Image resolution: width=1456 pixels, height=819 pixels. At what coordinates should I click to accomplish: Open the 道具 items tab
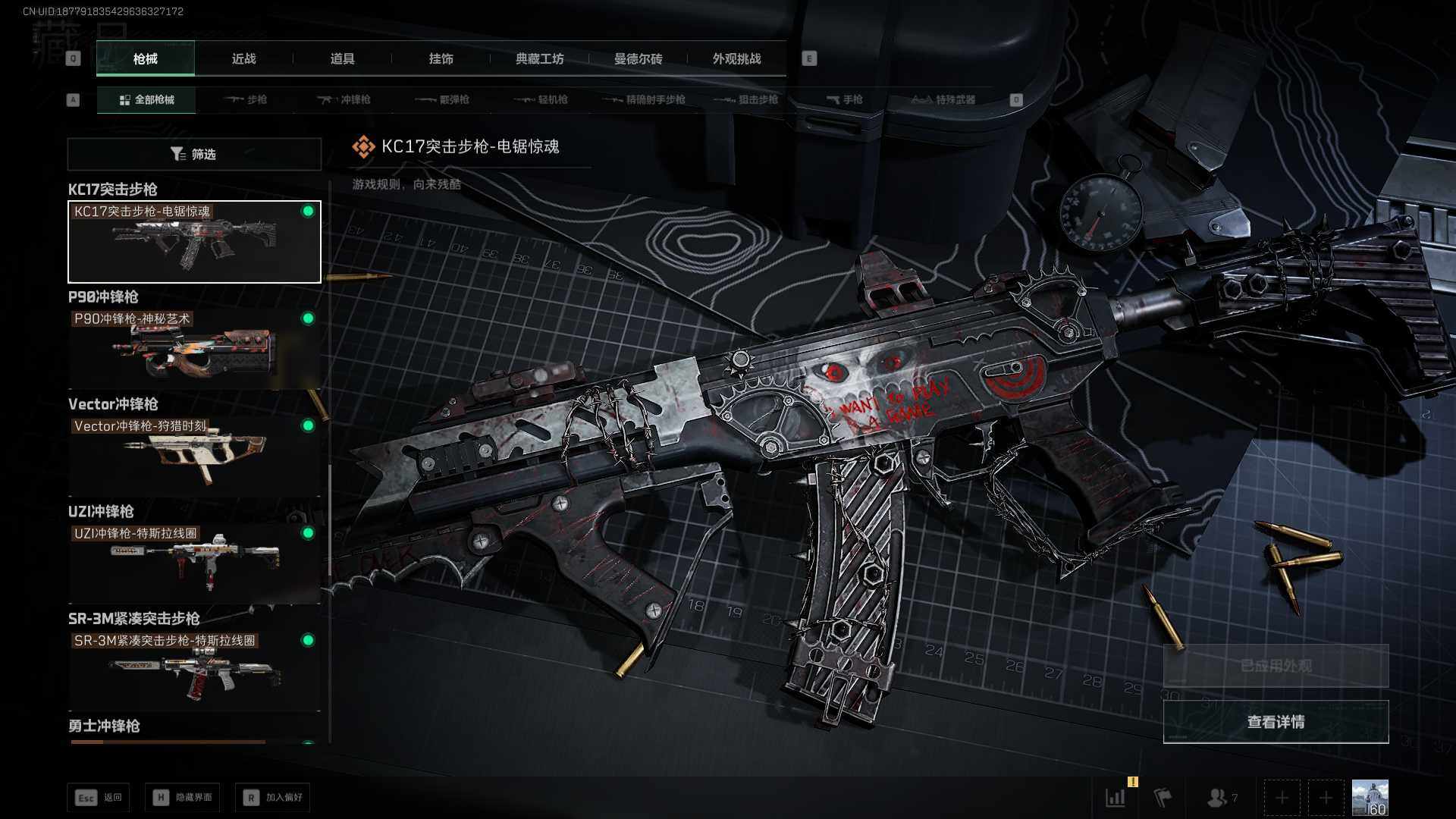pos(342,58)
